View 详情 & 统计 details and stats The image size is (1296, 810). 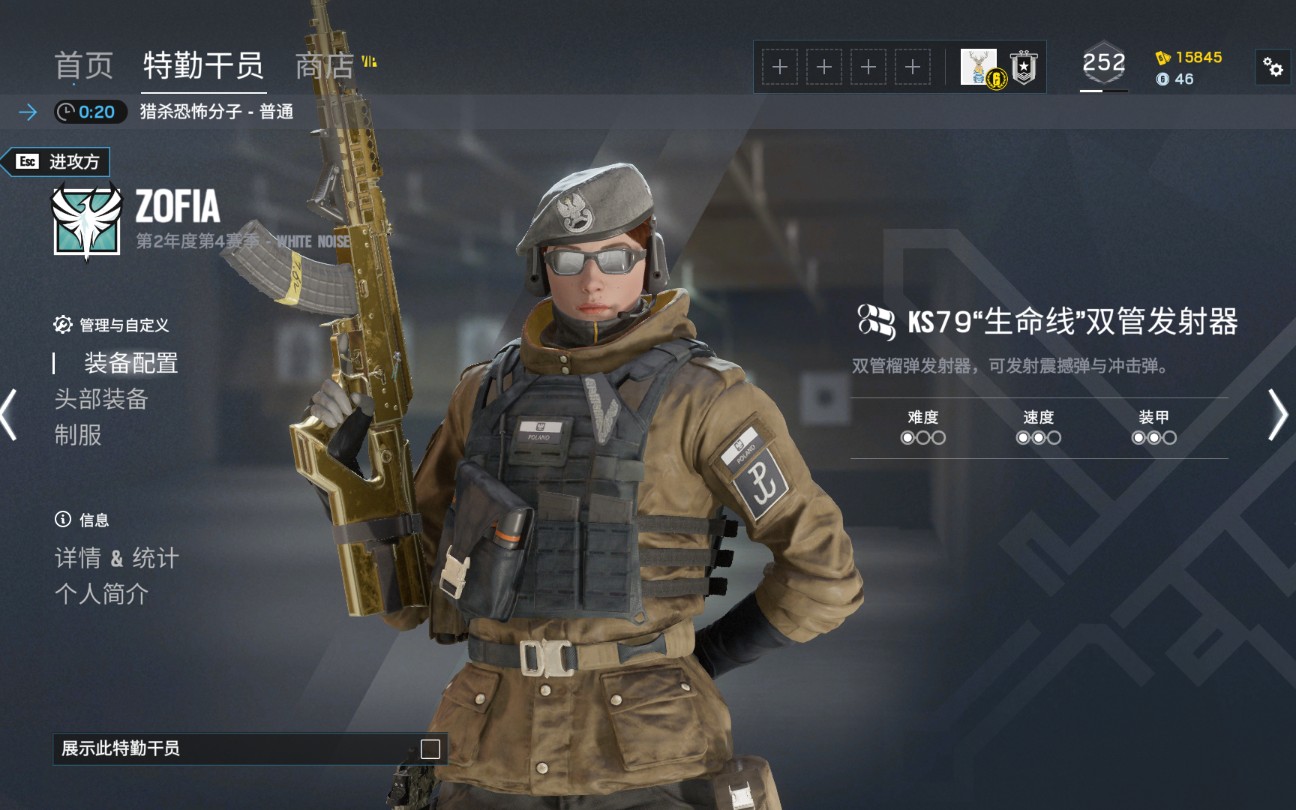pos(116,558)
